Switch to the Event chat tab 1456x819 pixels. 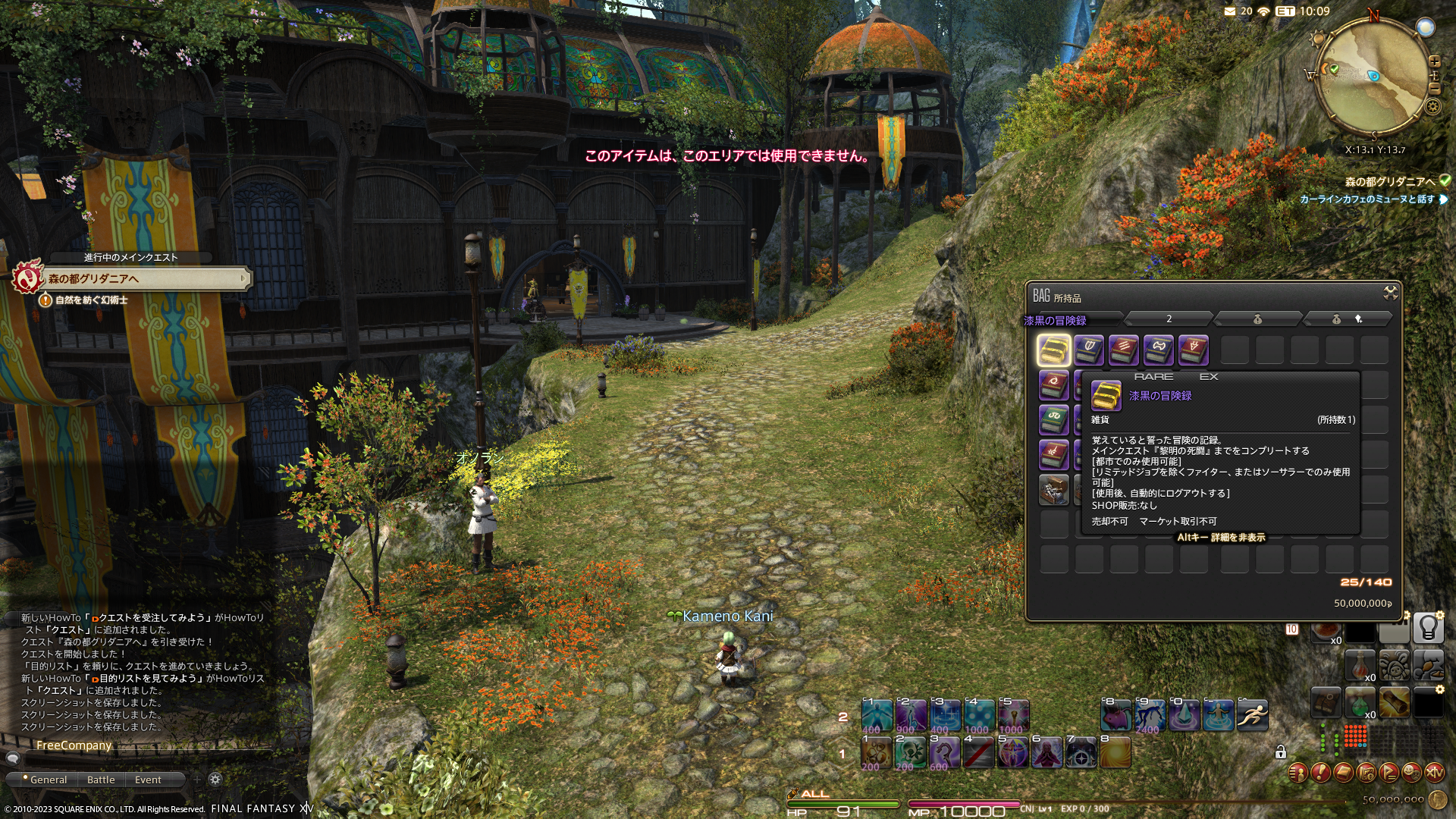(148, 780)
